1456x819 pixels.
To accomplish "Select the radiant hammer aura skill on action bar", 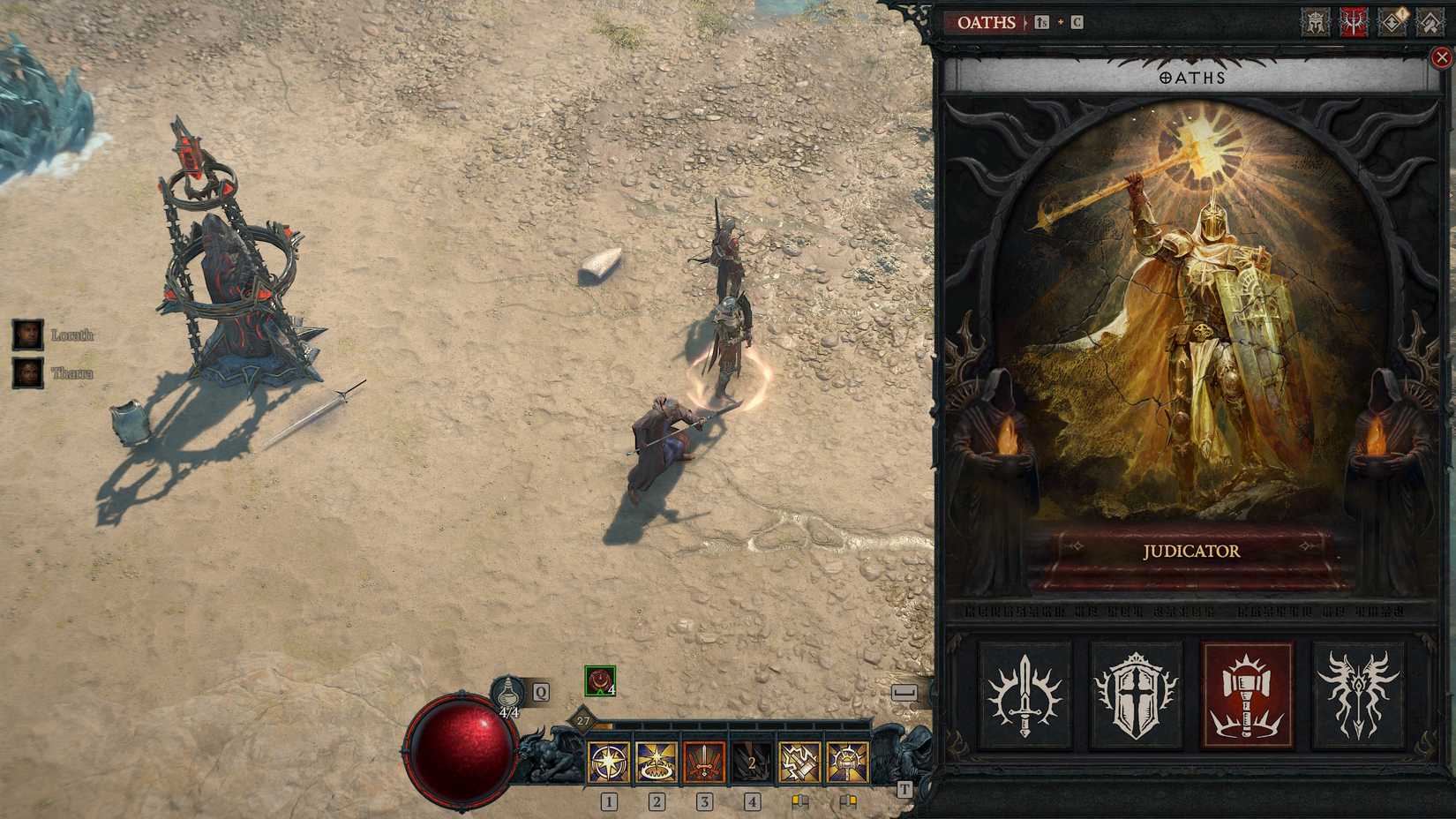I will (847, 761).
